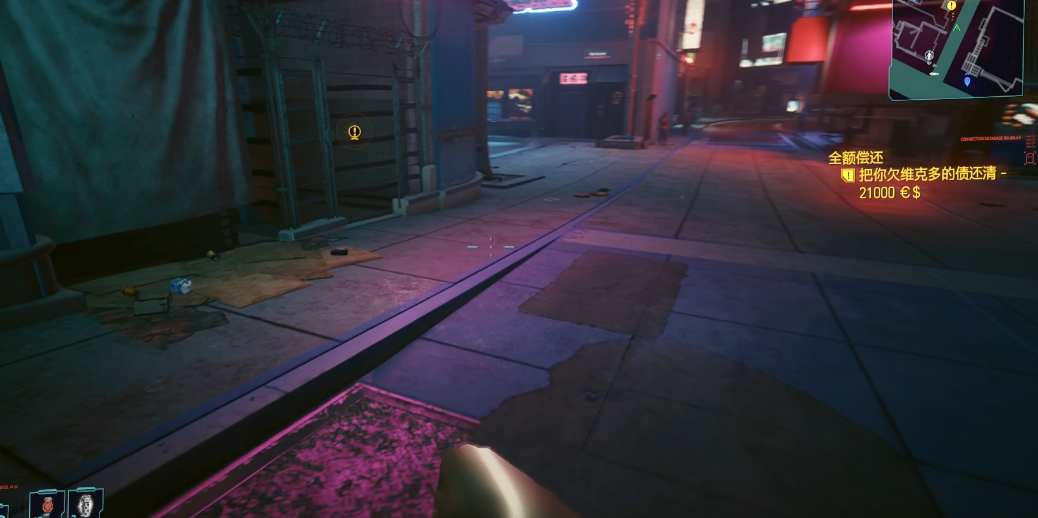Viewport: 1038px width, 518px height.
Task: Open the 全额偿还 quest tracker title
Action: [855, 158]
